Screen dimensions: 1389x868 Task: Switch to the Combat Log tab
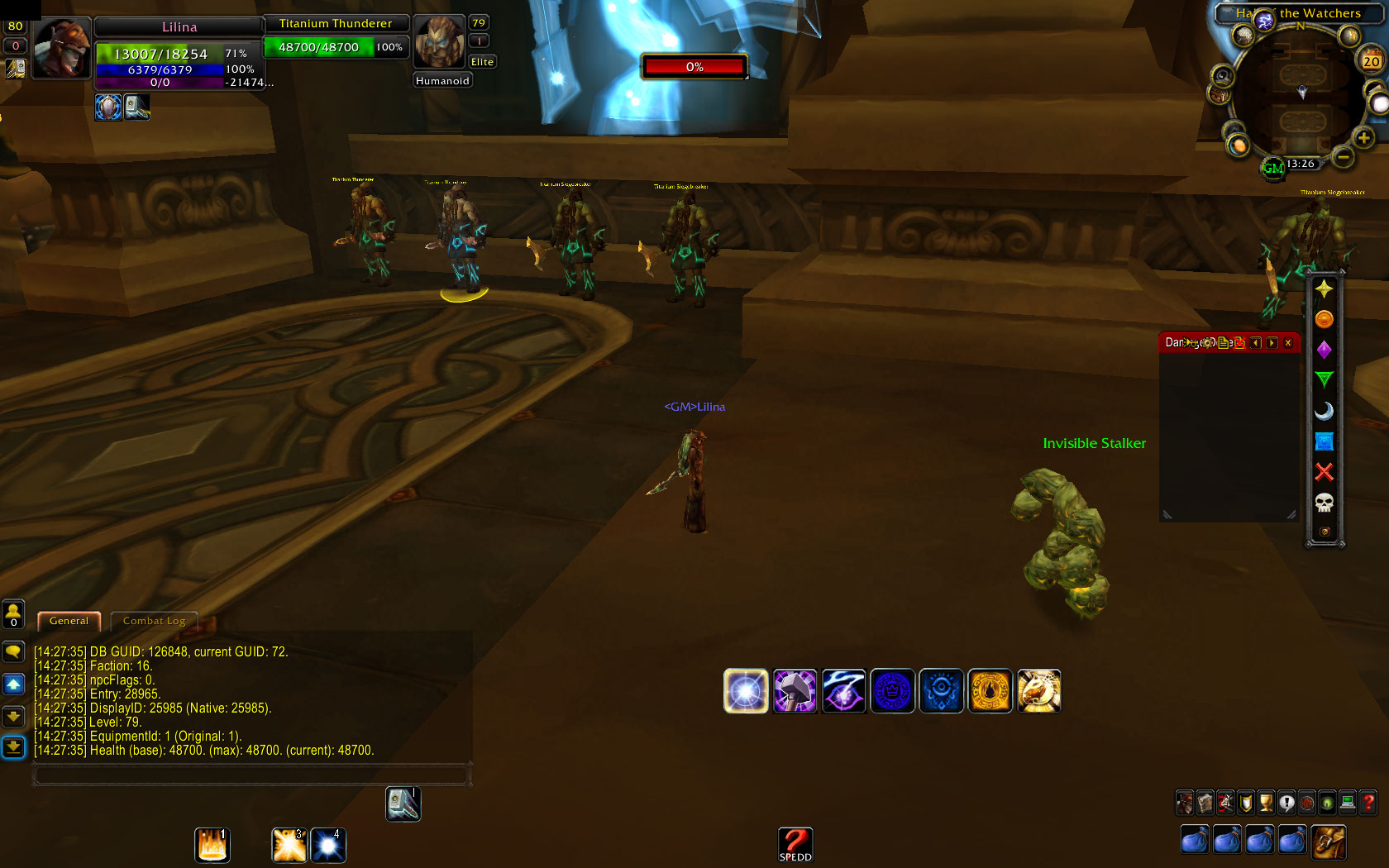154,621
